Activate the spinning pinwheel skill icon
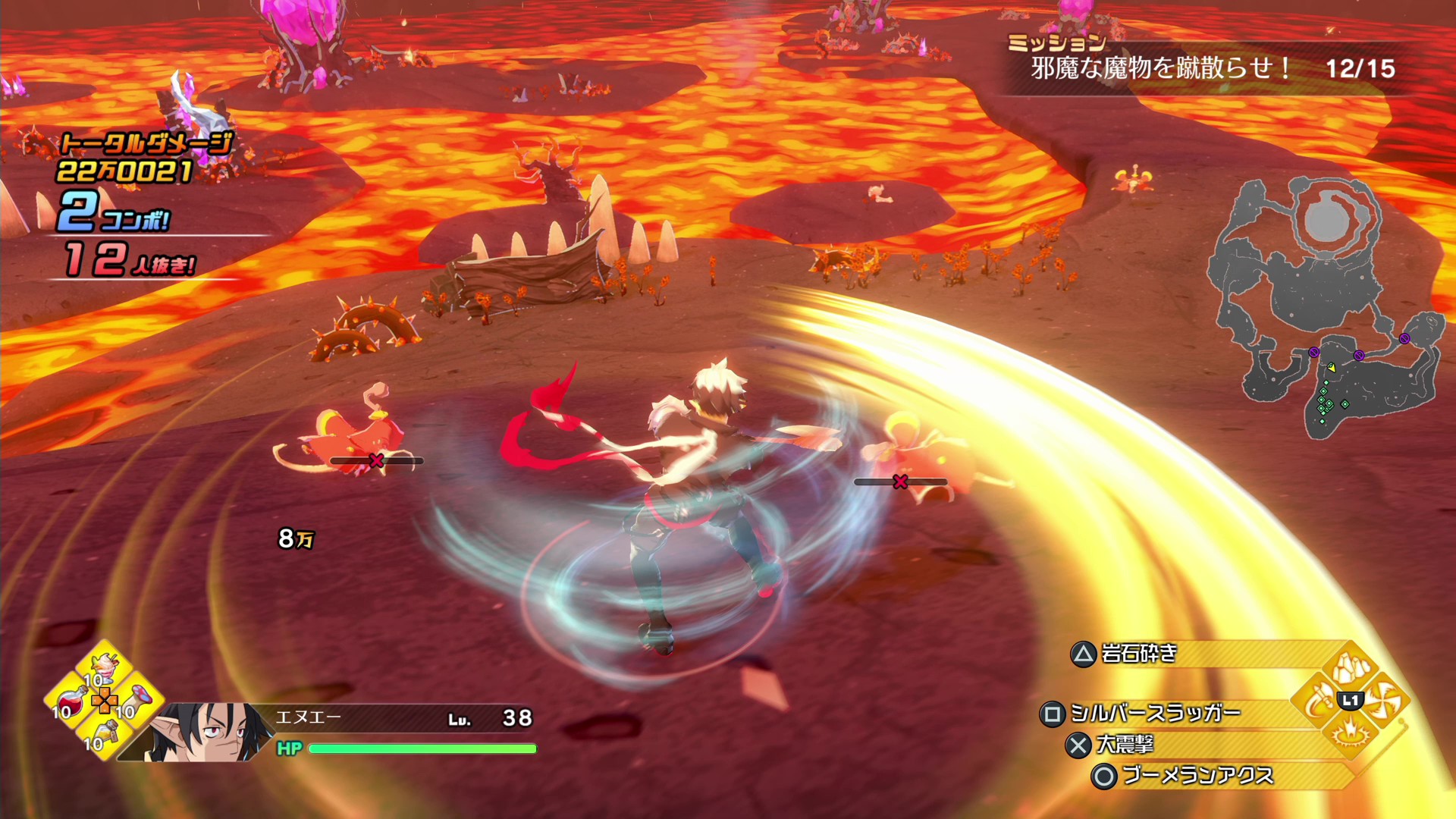Screen dimensions: 1456x819 pyautogui.click(x=1385, y=701)
